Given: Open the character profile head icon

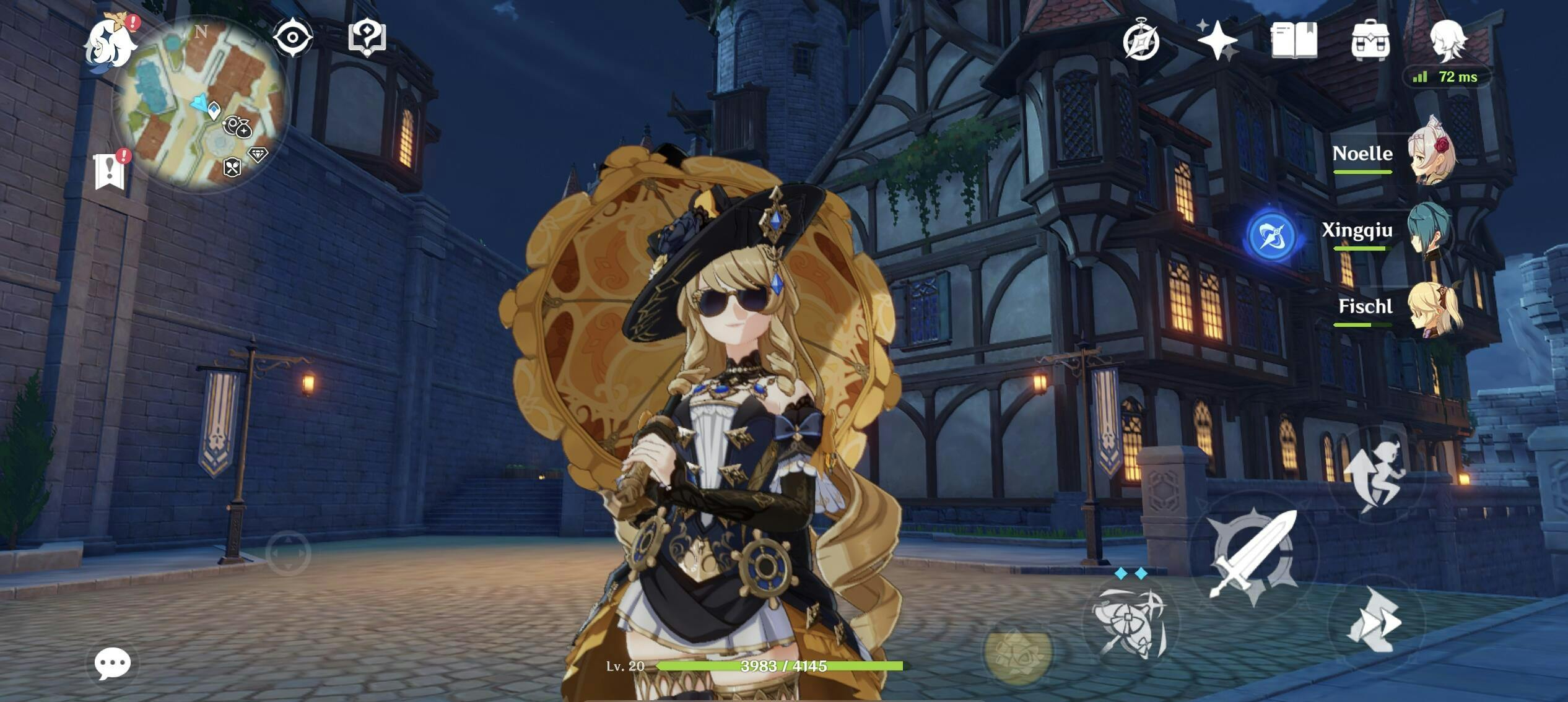Looking at the screenshot, I should (x=1447, y=41).
